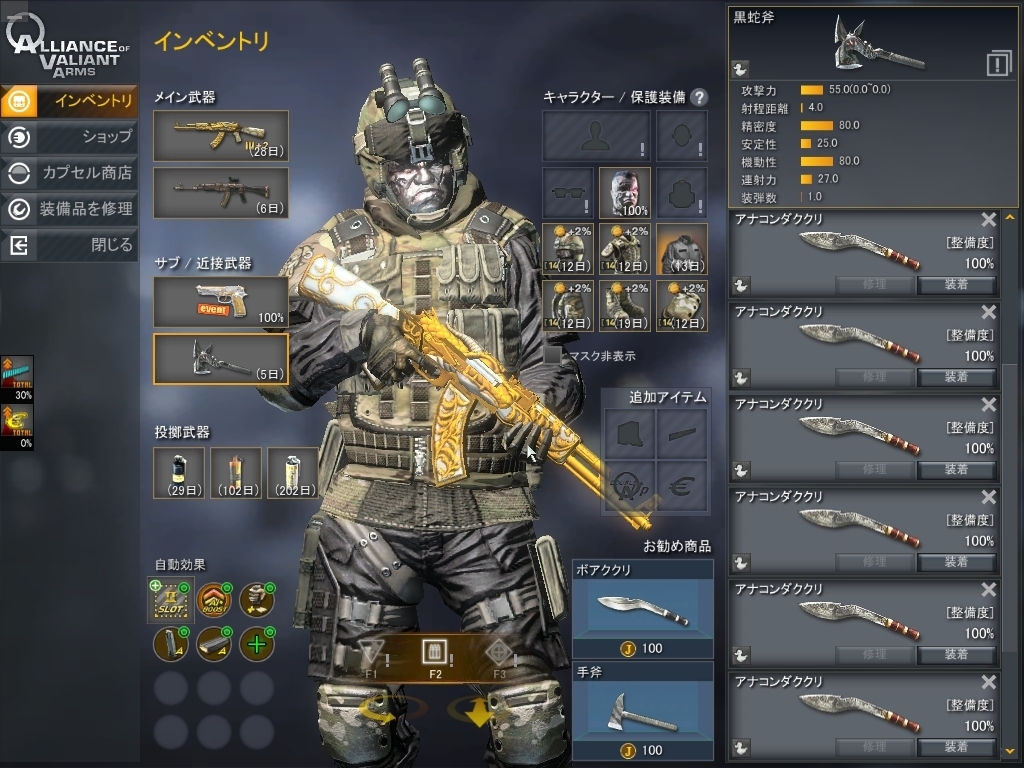This screenshot has height=768, width=1024.
Task: Switch to the F3 loadout tab
Action: [498, 657]
